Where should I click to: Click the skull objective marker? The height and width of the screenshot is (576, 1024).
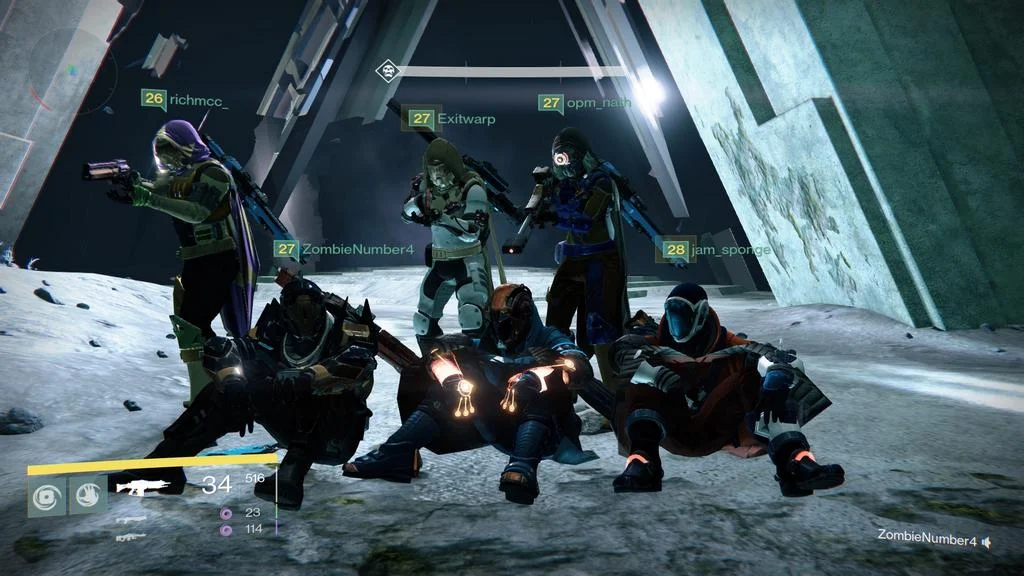coord(388,70)
